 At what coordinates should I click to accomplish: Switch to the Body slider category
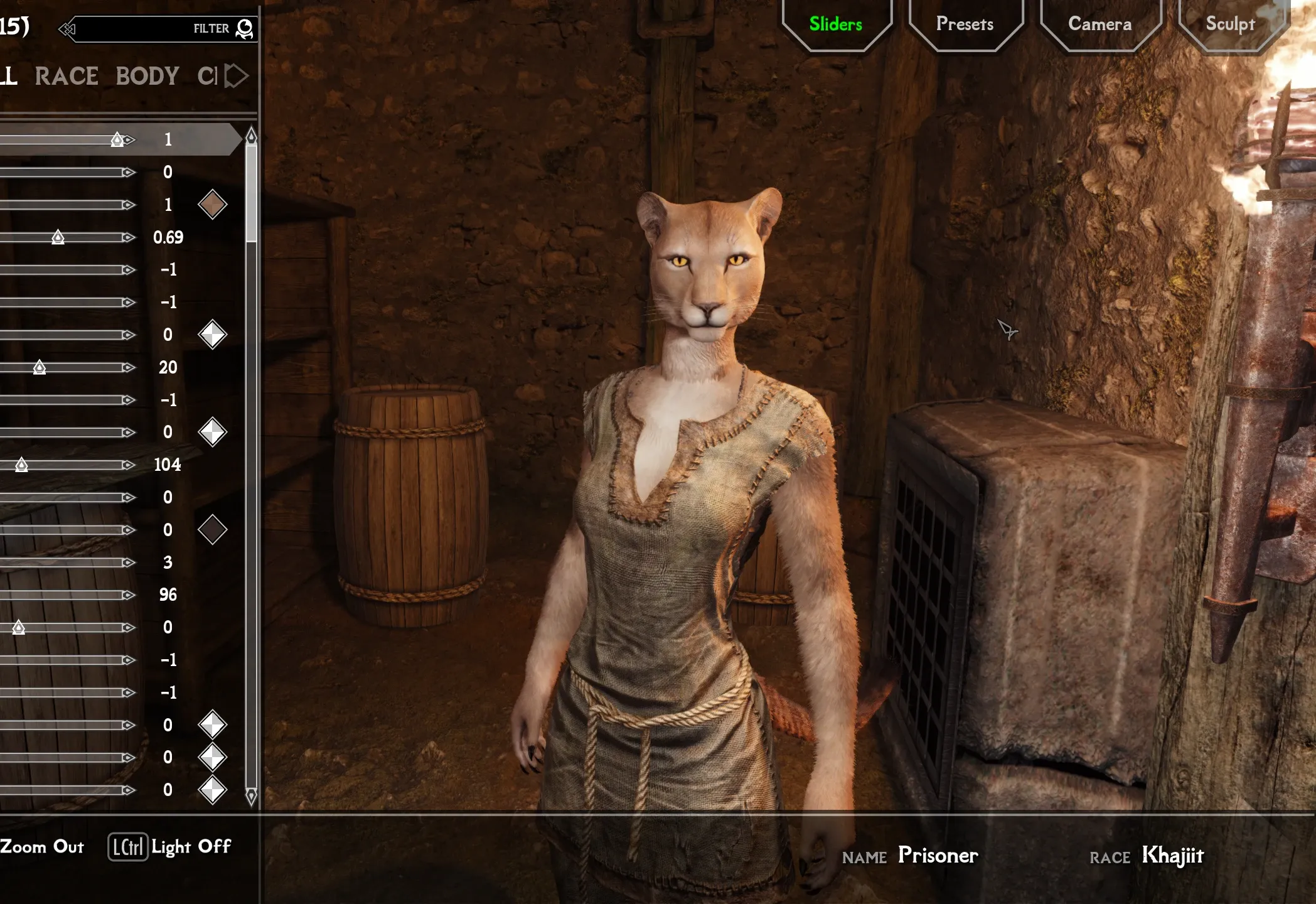(147, 77)
